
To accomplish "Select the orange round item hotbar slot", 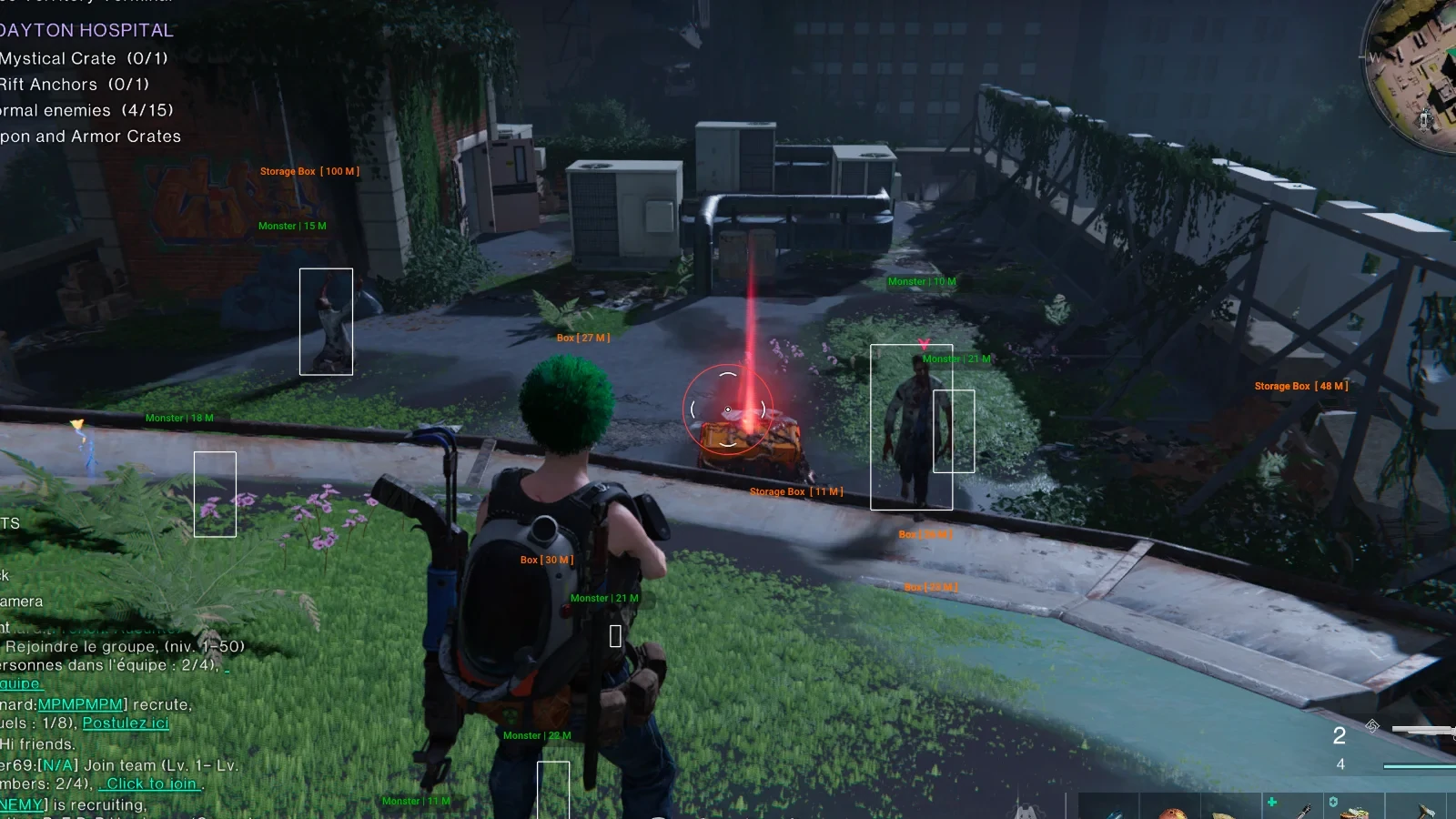I will point(1172,810).
